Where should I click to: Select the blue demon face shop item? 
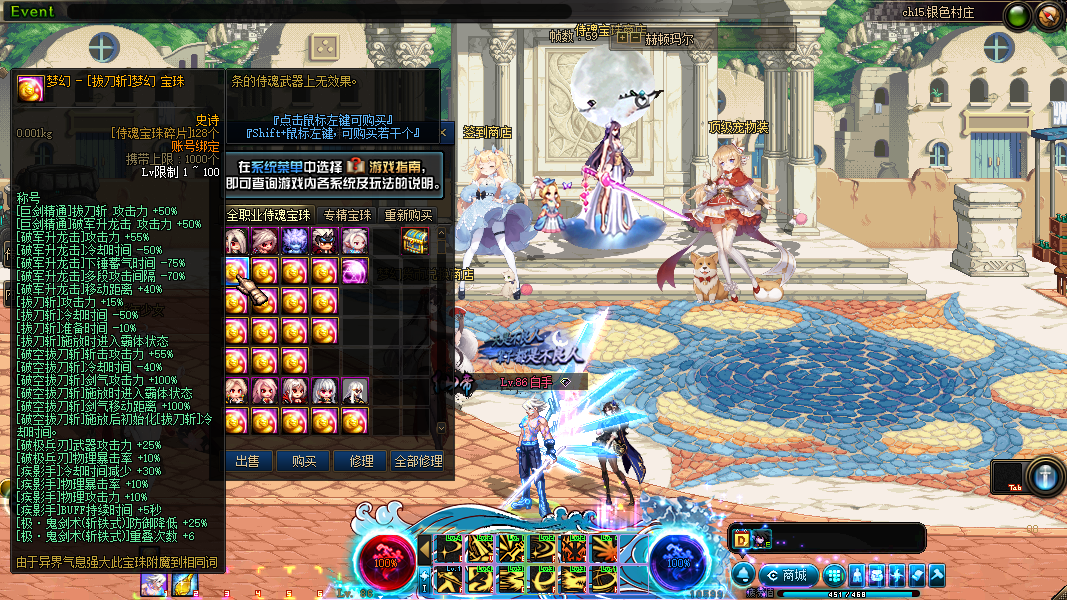click(x=295, y=241)
